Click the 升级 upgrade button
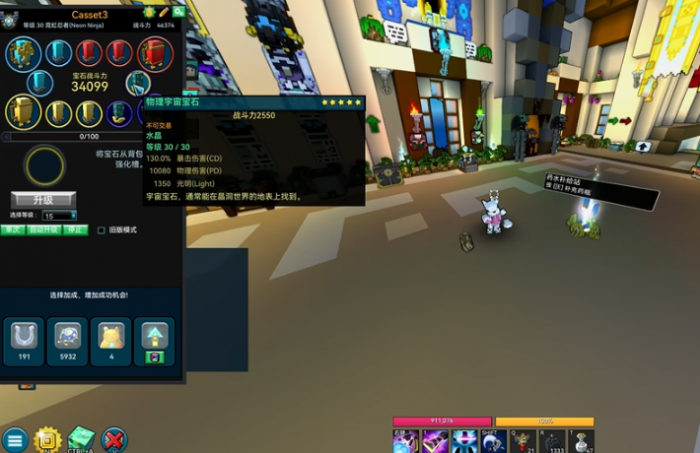This screenshot has height=453, width=700. (x=43, y=200)
